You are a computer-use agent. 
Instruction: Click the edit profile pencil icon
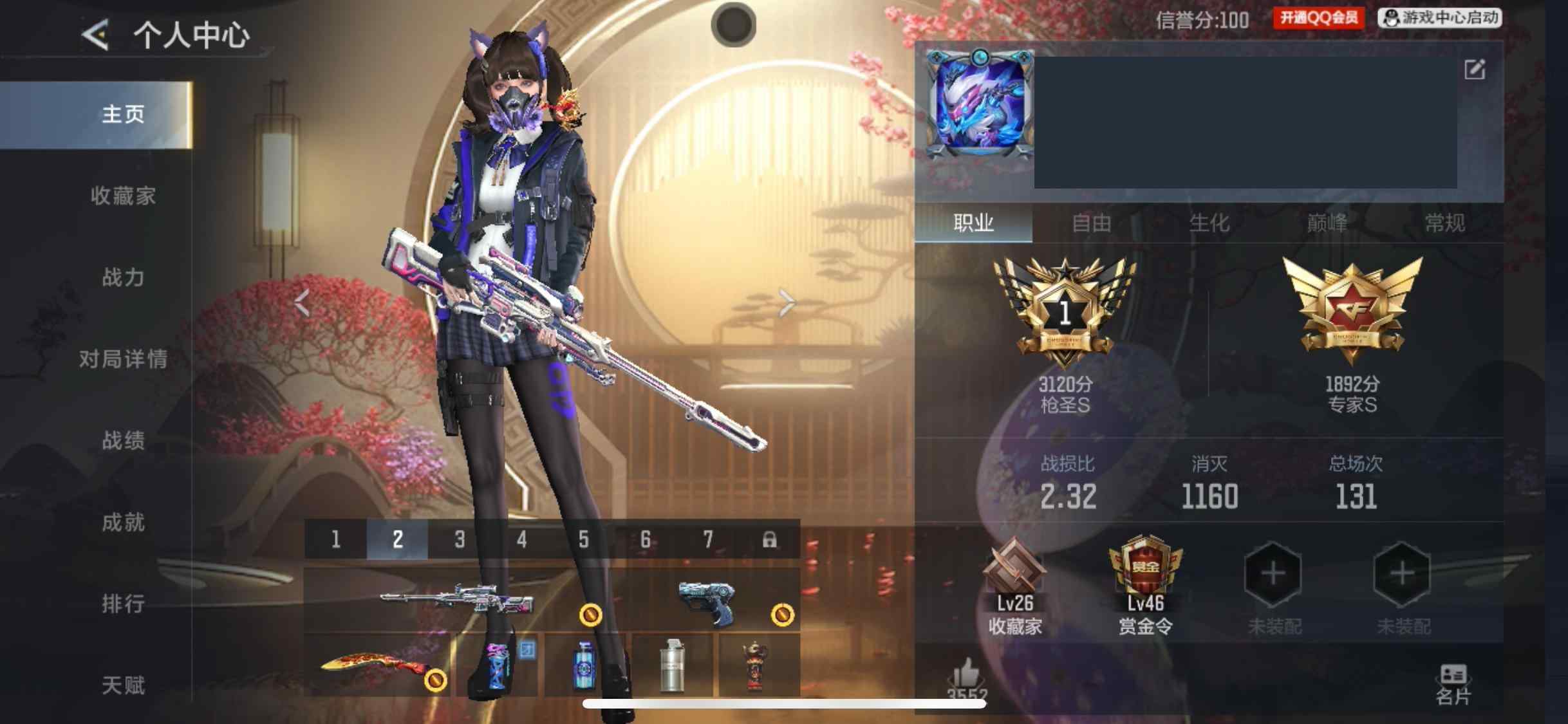1474,70
